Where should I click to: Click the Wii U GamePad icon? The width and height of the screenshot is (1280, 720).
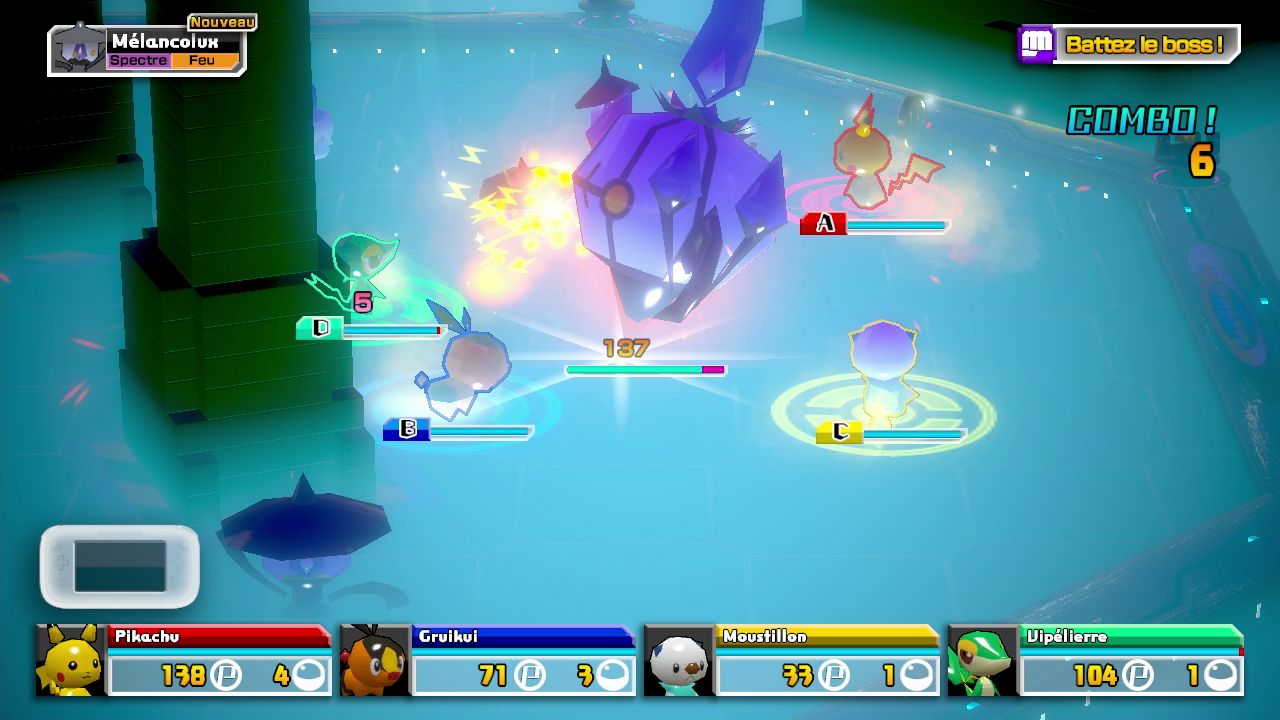(120, 566)
